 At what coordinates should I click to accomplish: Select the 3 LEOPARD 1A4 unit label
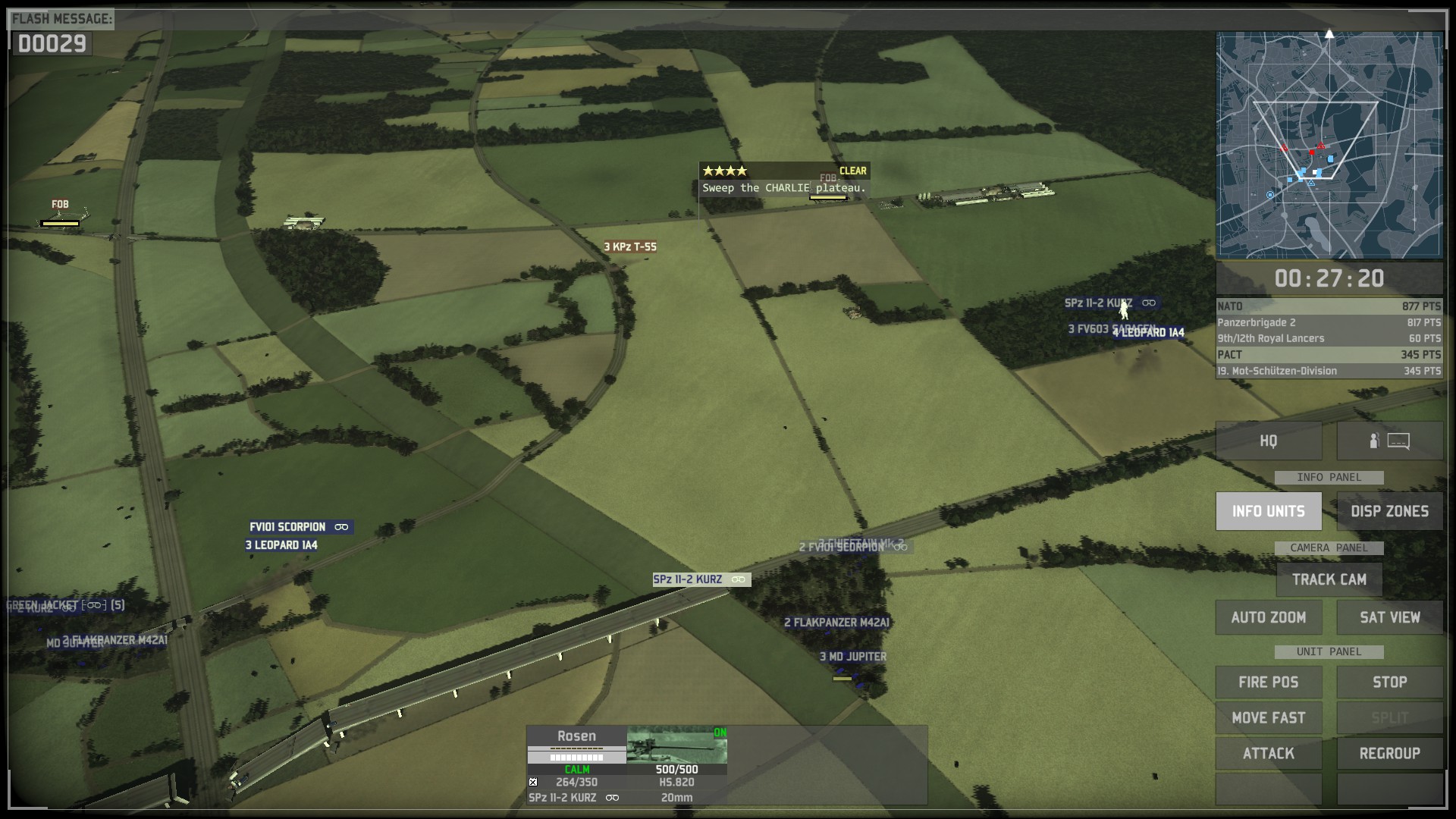[x=281, y=545]
